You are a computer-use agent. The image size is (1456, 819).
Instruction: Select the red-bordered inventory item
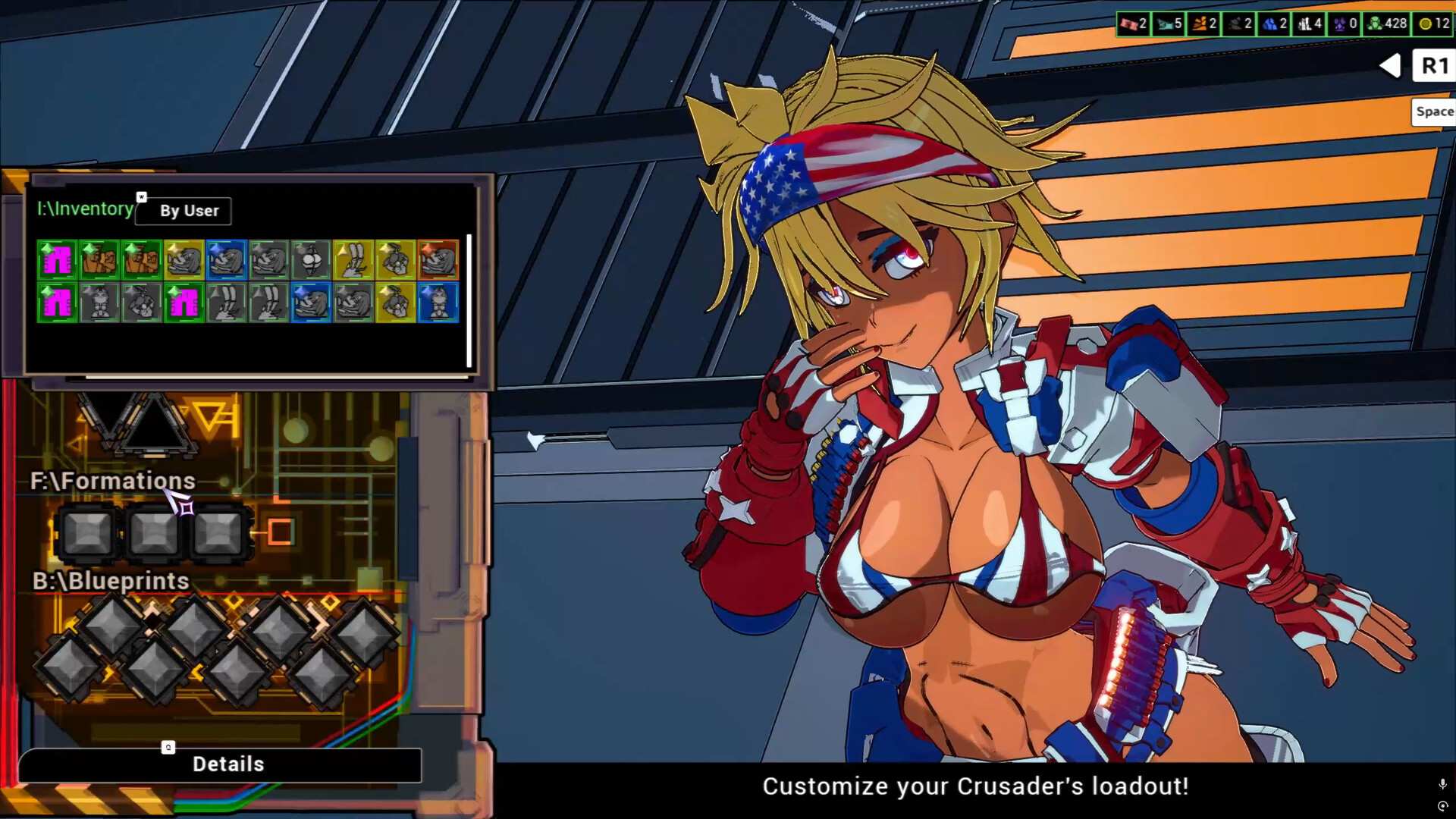click(x=438, y=259)
